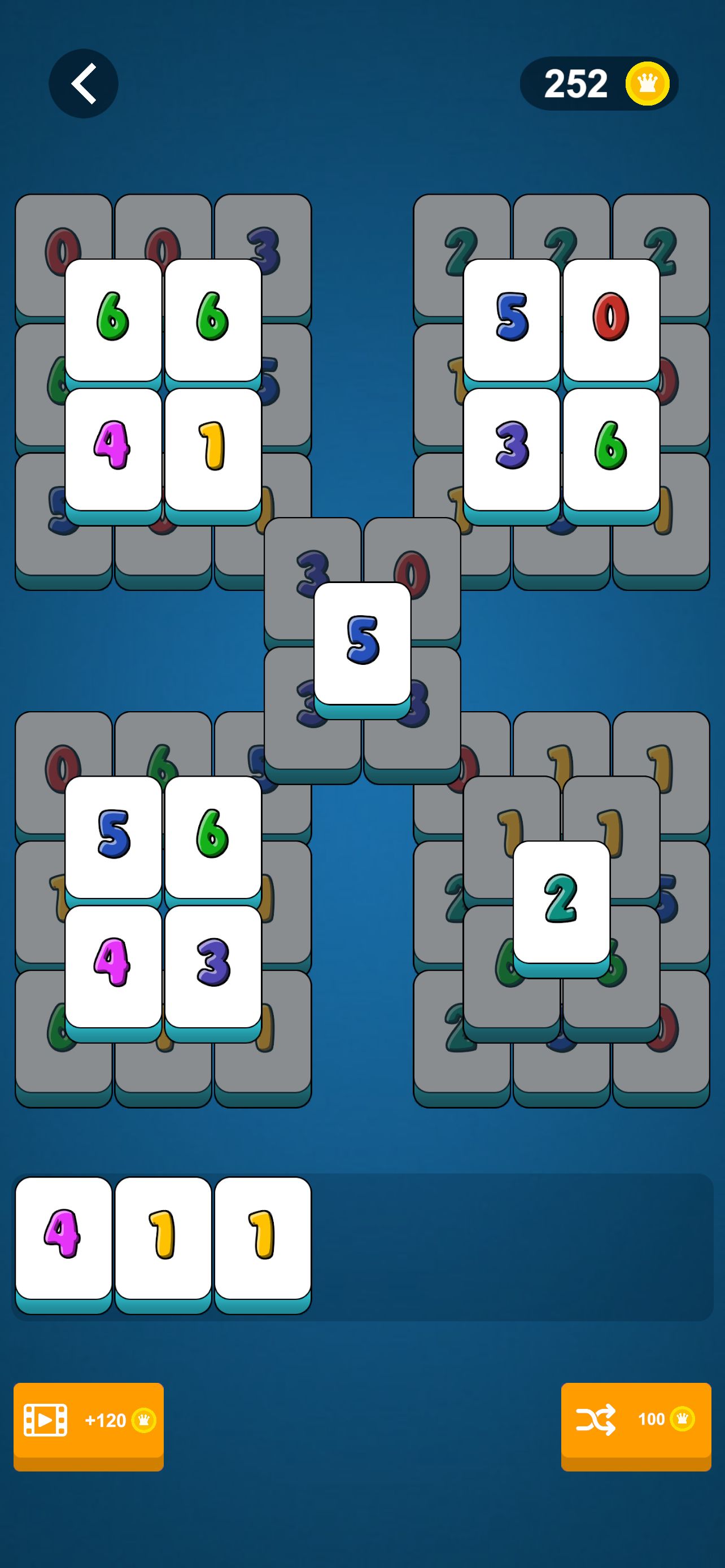Go back with the arrow button

point(84,84)
